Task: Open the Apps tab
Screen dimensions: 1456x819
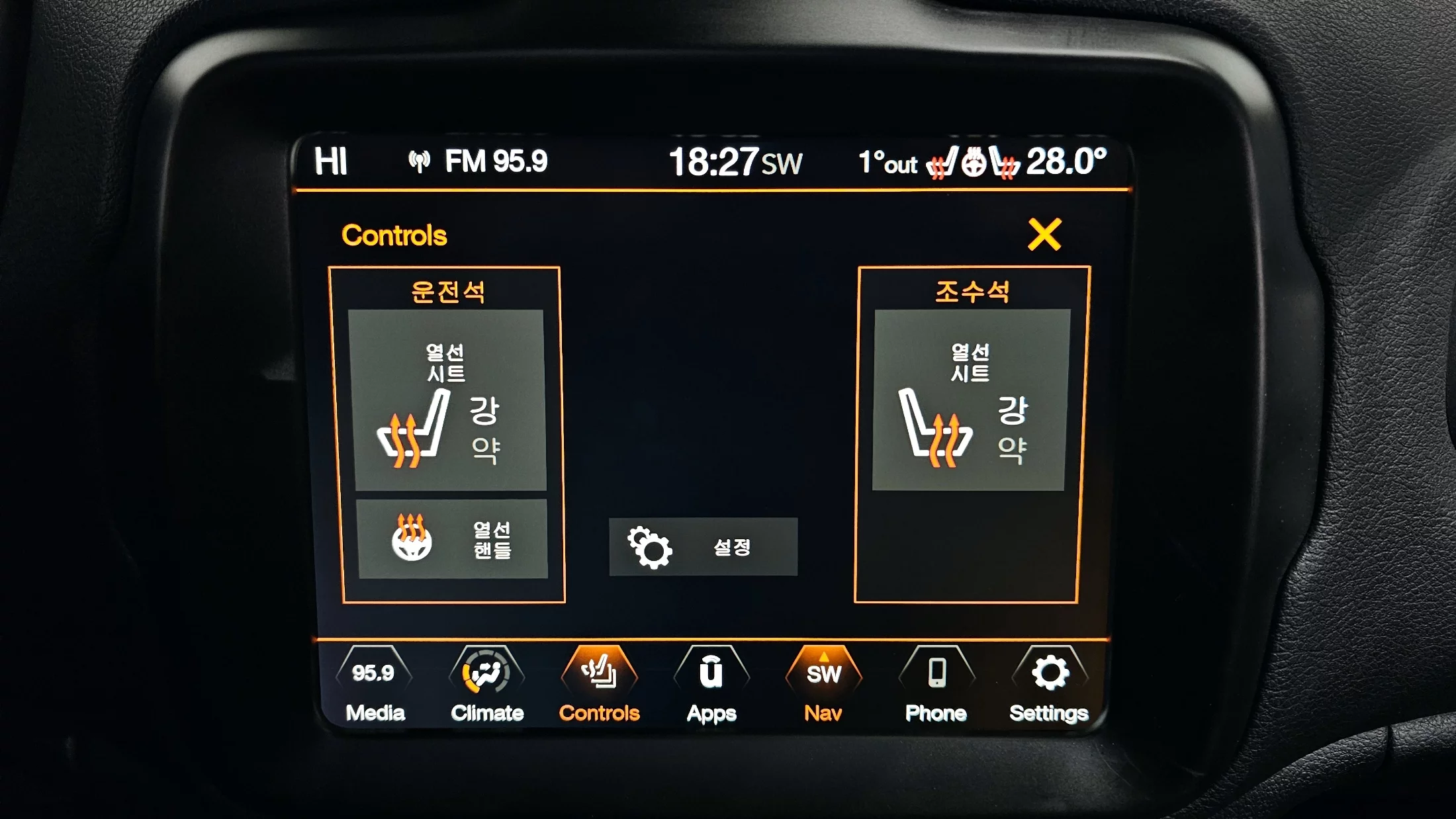Action: 711,686
